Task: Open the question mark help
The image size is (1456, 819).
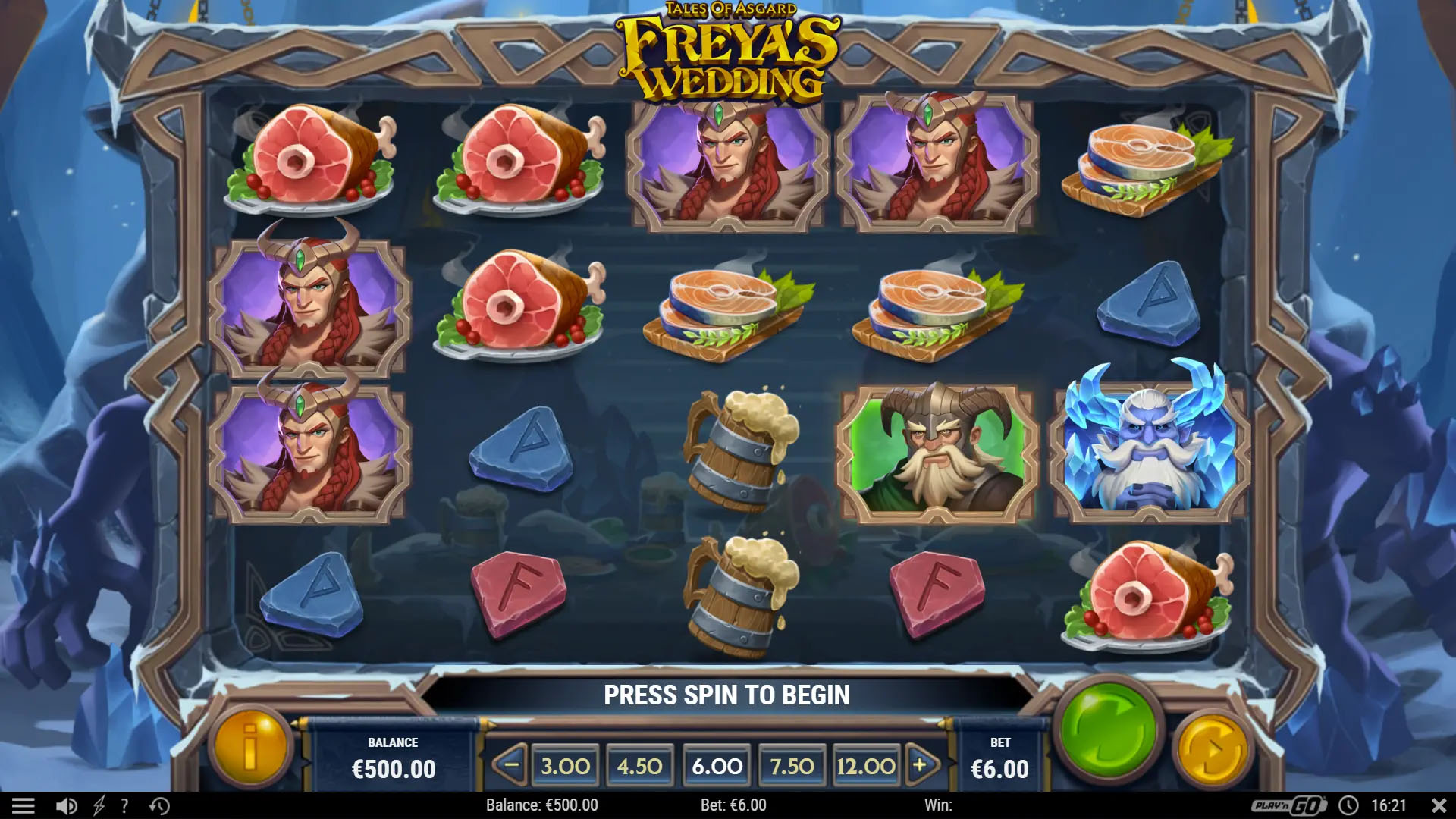Action: tap(124, 805)
